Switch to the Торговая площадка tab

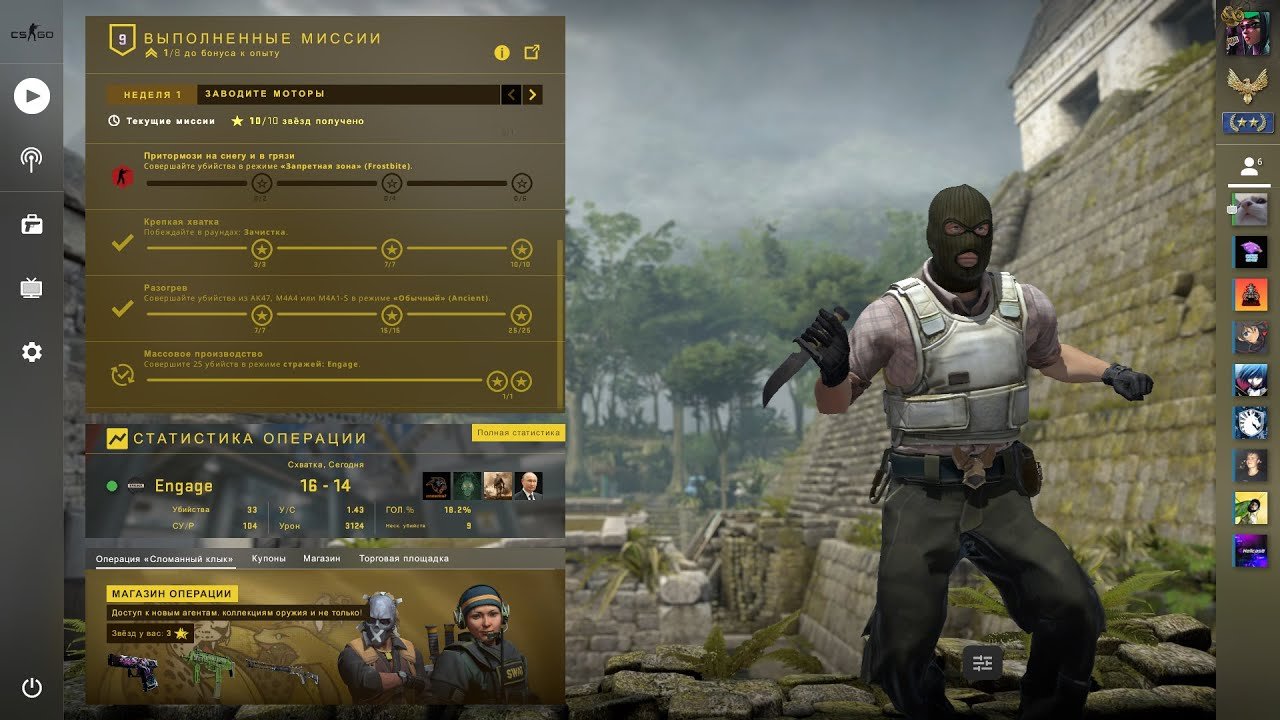tap(404, 558)
